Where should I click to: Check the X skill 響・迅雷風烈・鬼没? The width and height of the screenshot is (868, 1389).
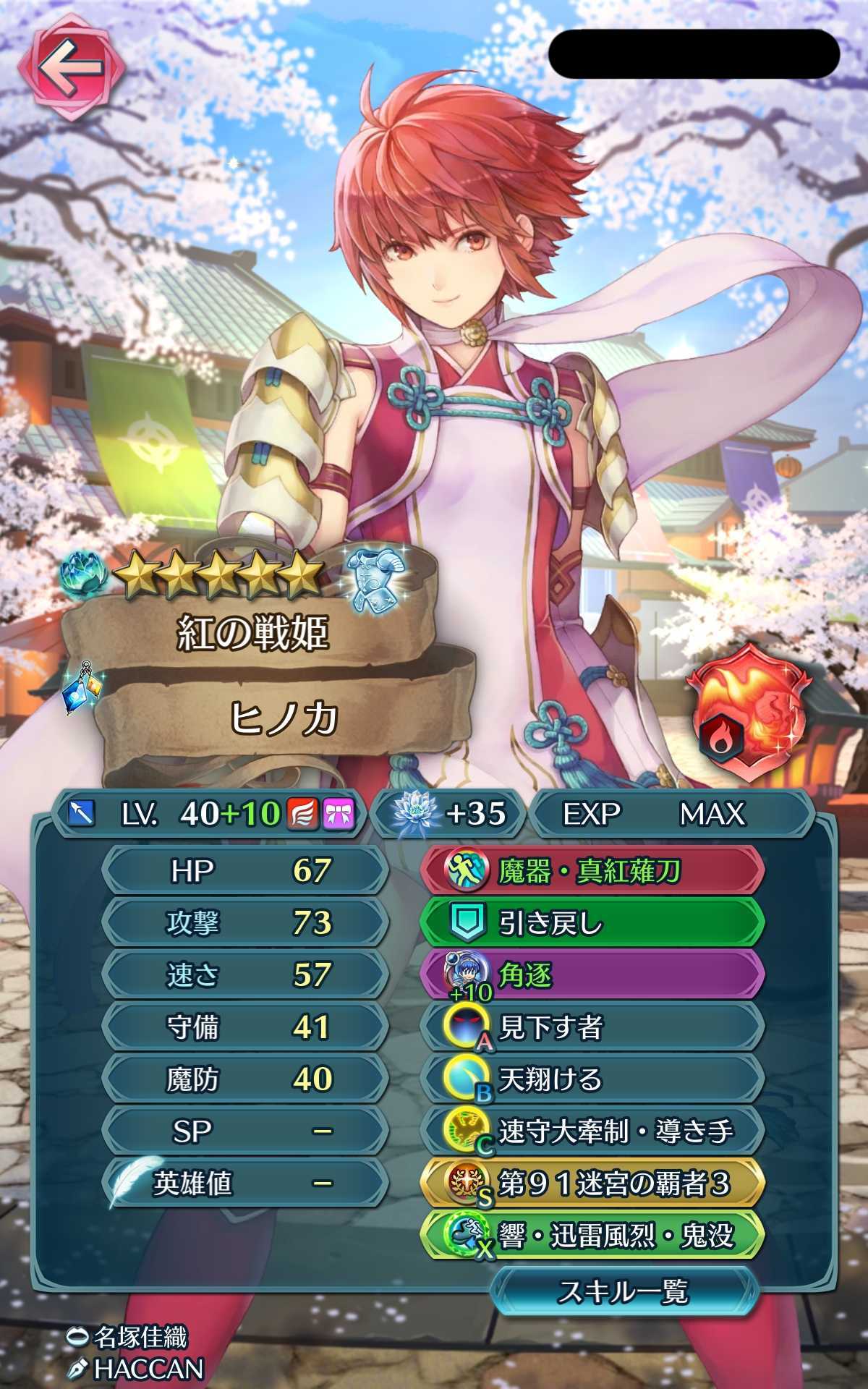(592, 1236)
